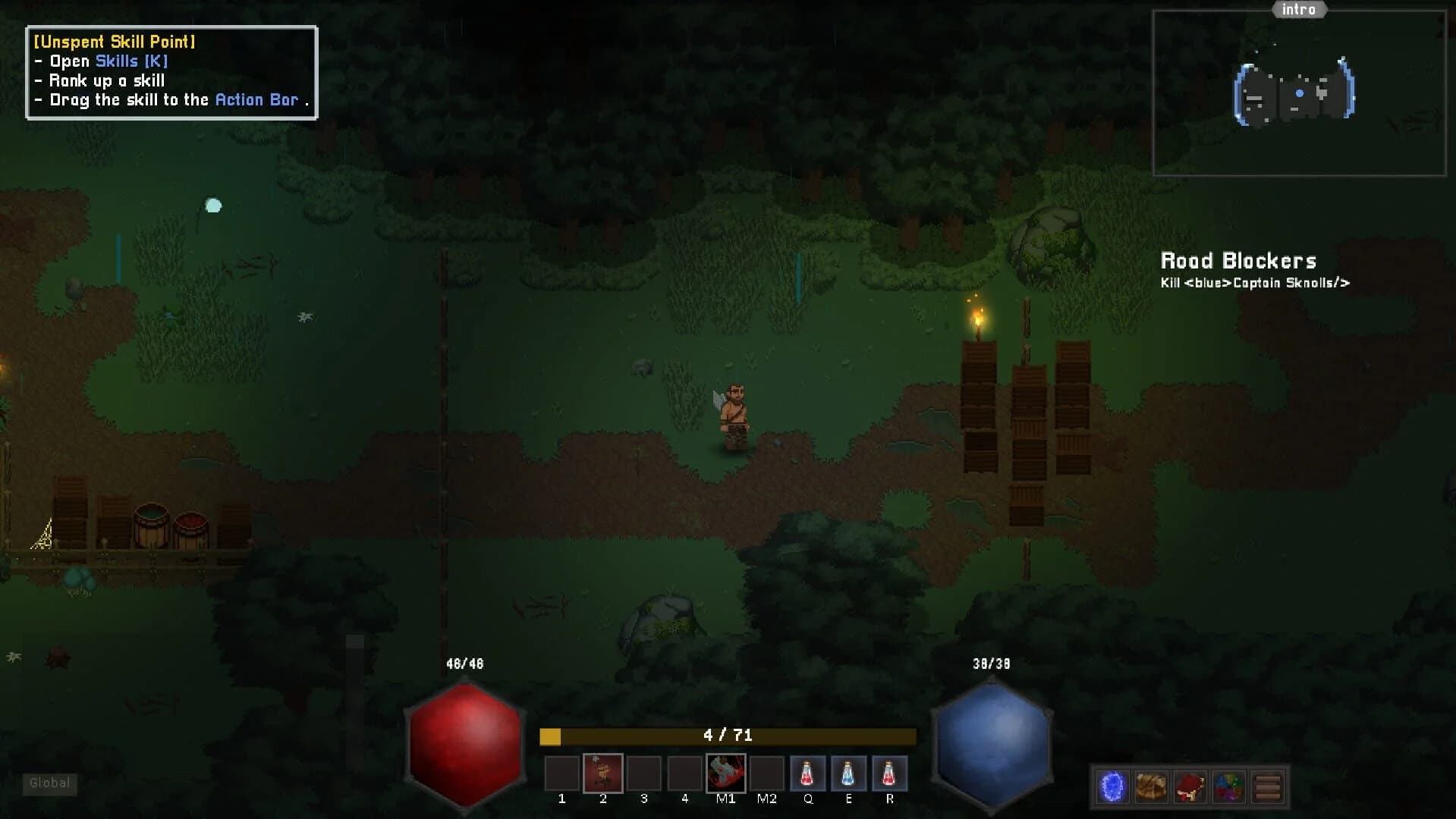
Task: Toggle action bar slot 4
Action: click(x=684, y=772)
